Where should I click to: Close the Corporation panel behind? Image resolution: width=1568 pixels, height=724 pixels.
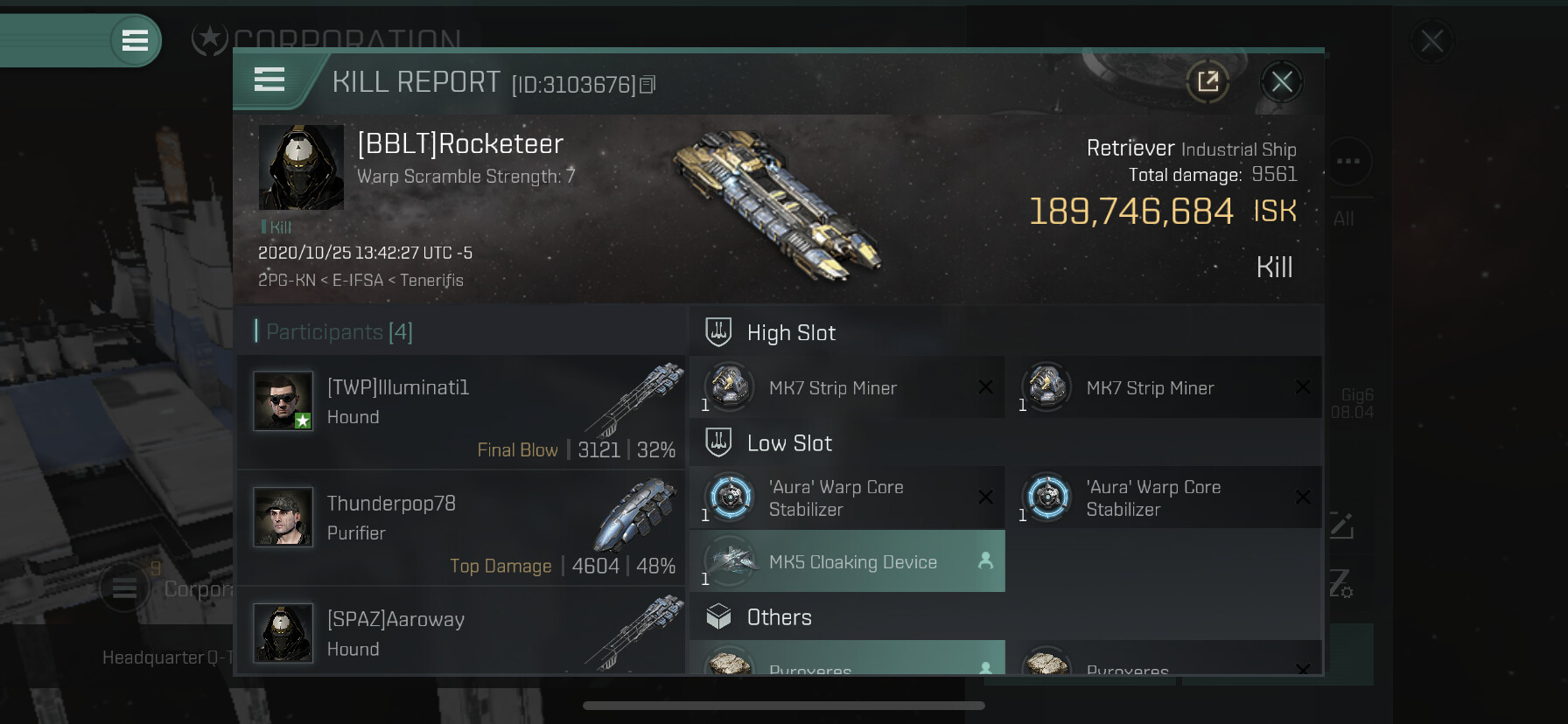[x=1431, y=41]
